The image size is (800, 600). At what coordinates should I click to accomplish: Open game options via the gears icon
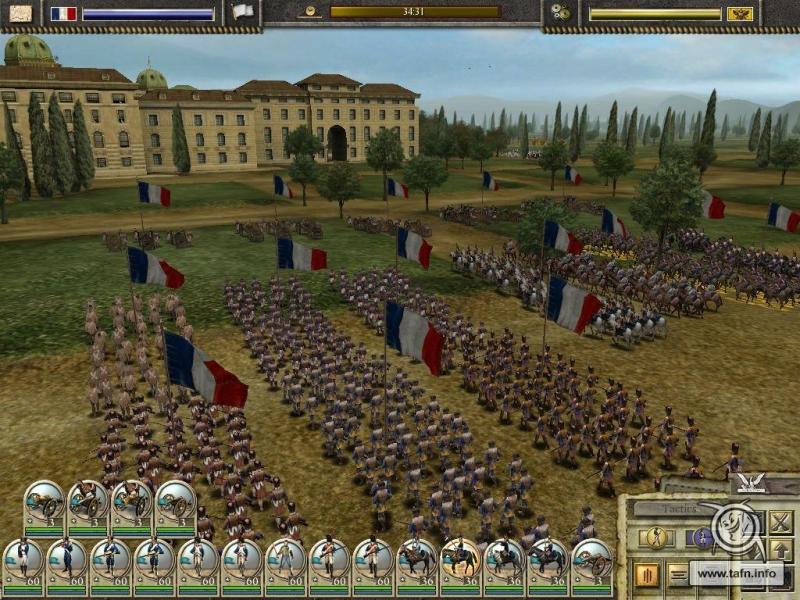[x=560, y=12]
